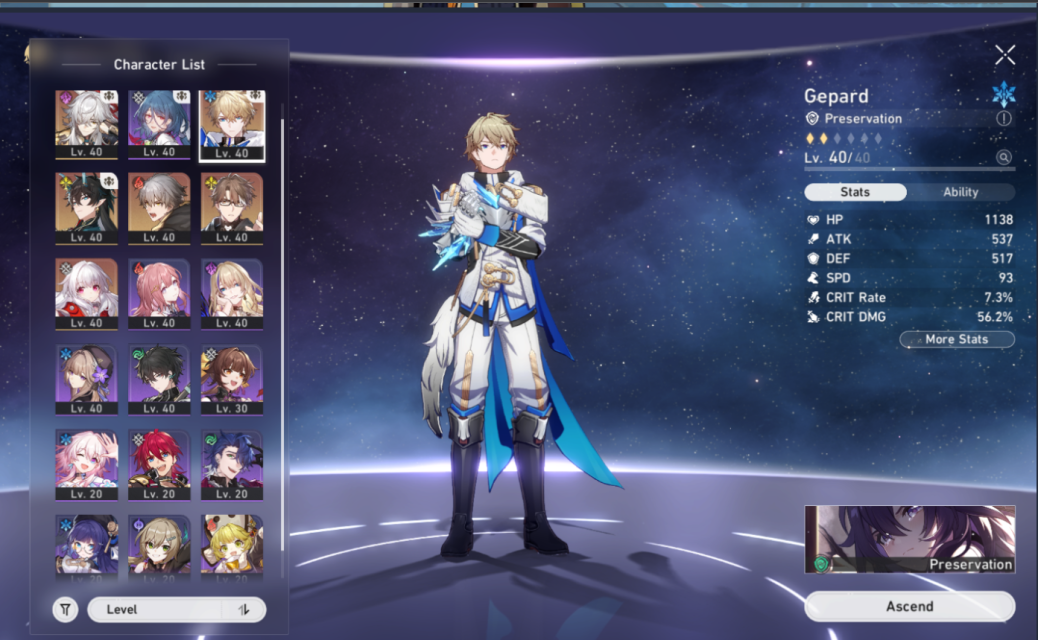The height and width of the screenshot is (640, 1038).
Task: Select the girl with purple flower hat
Action: 87,379
